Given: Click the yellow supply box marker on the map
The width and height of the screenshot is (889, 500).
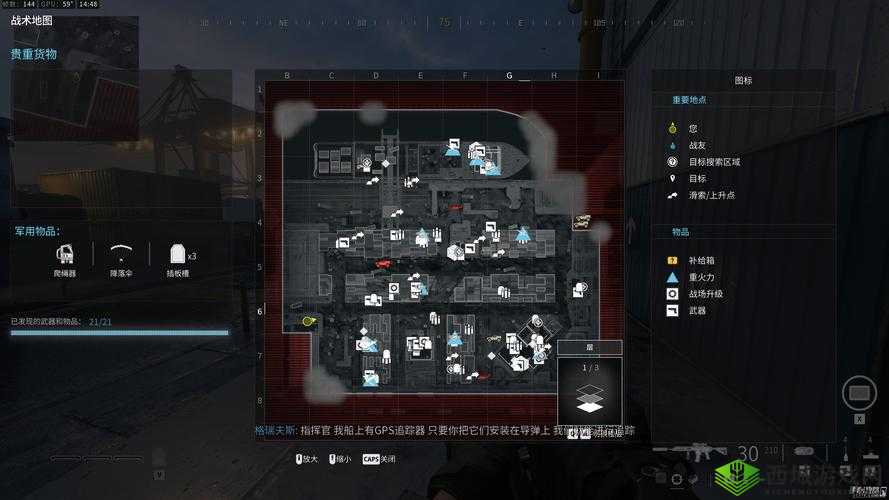Looking at the screenshot, I should (x=579, y=223).
